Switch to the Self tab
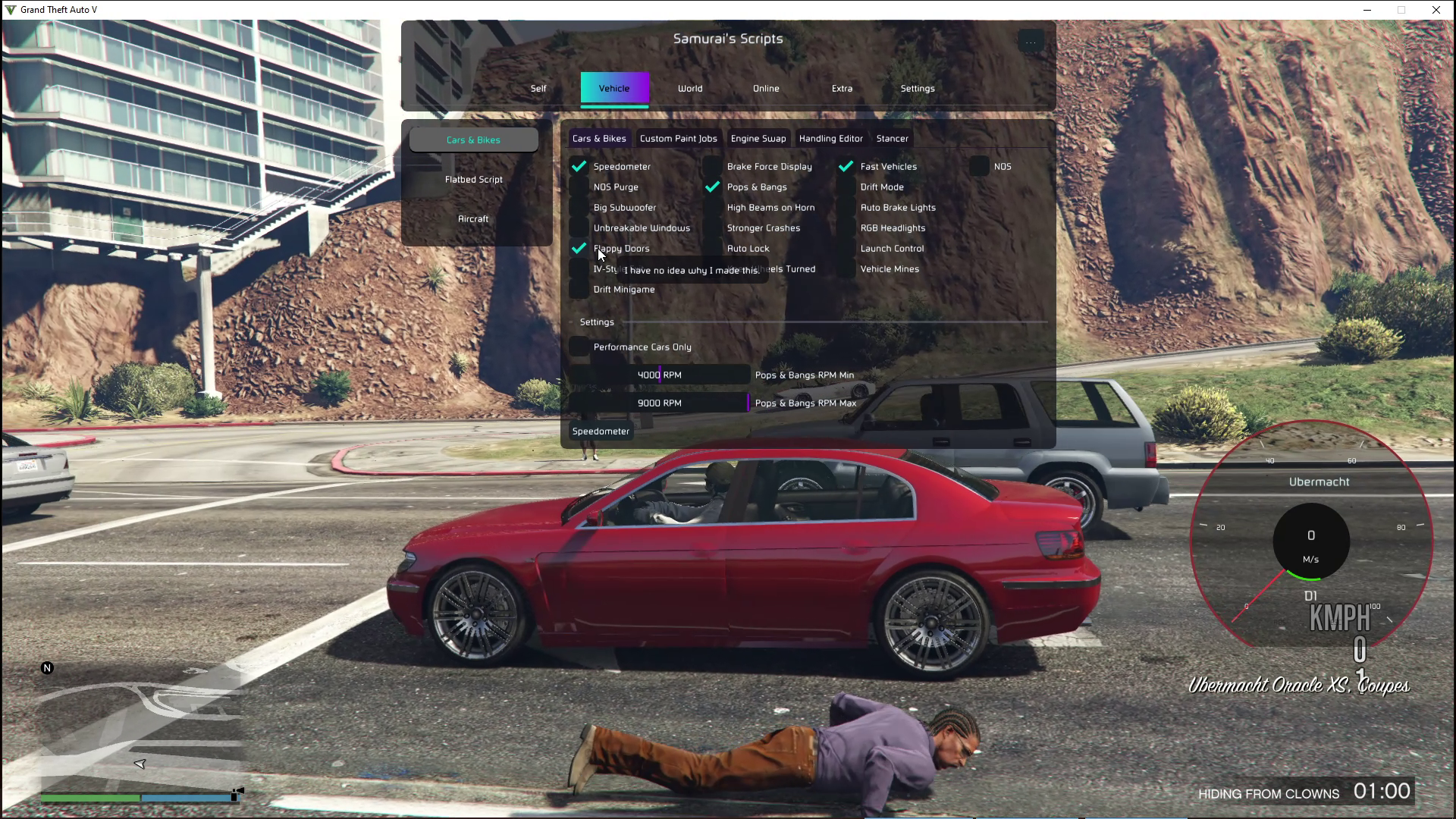The width and height of the screenshot is (1456, 819). click(538, 89)
